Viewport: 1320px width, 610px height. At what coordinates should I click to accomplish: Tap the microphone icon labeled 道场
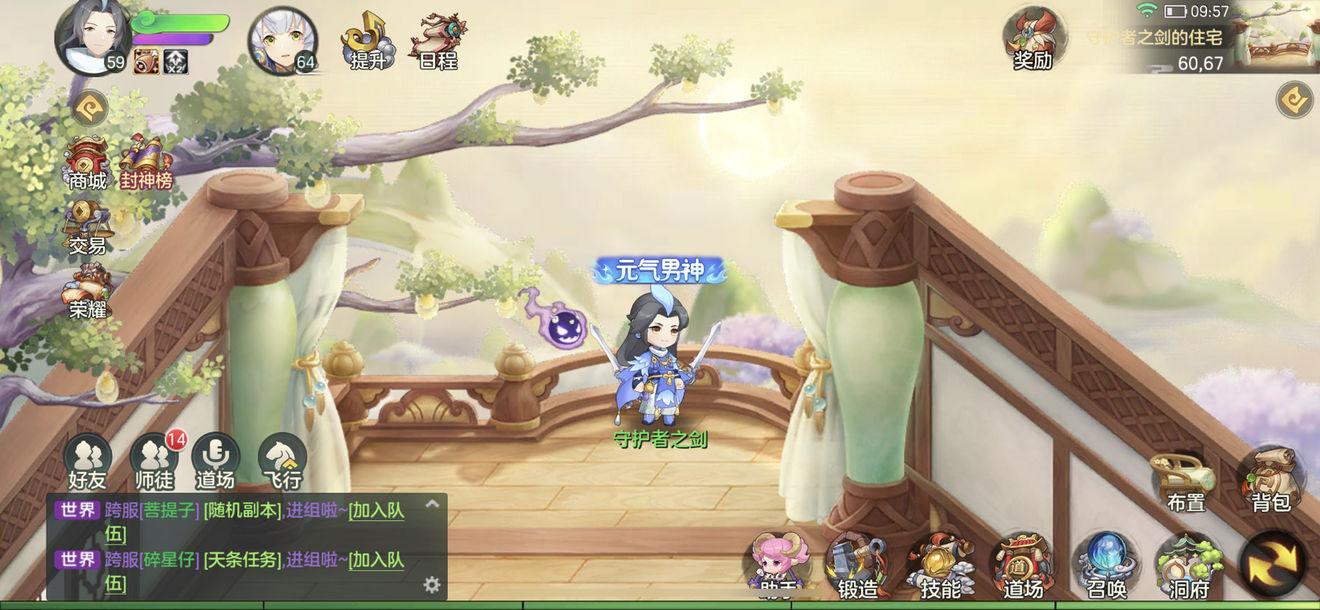click(215, 460)
